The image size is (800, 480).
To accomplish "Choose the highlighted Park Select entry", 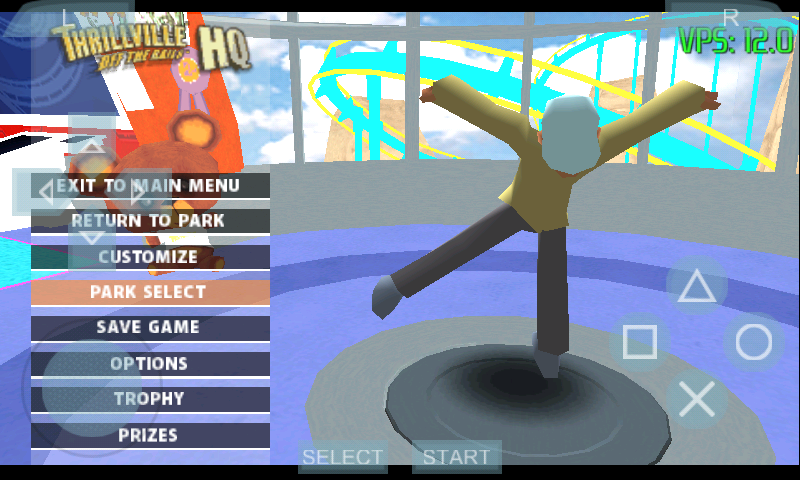I will [x=150, y=292].
